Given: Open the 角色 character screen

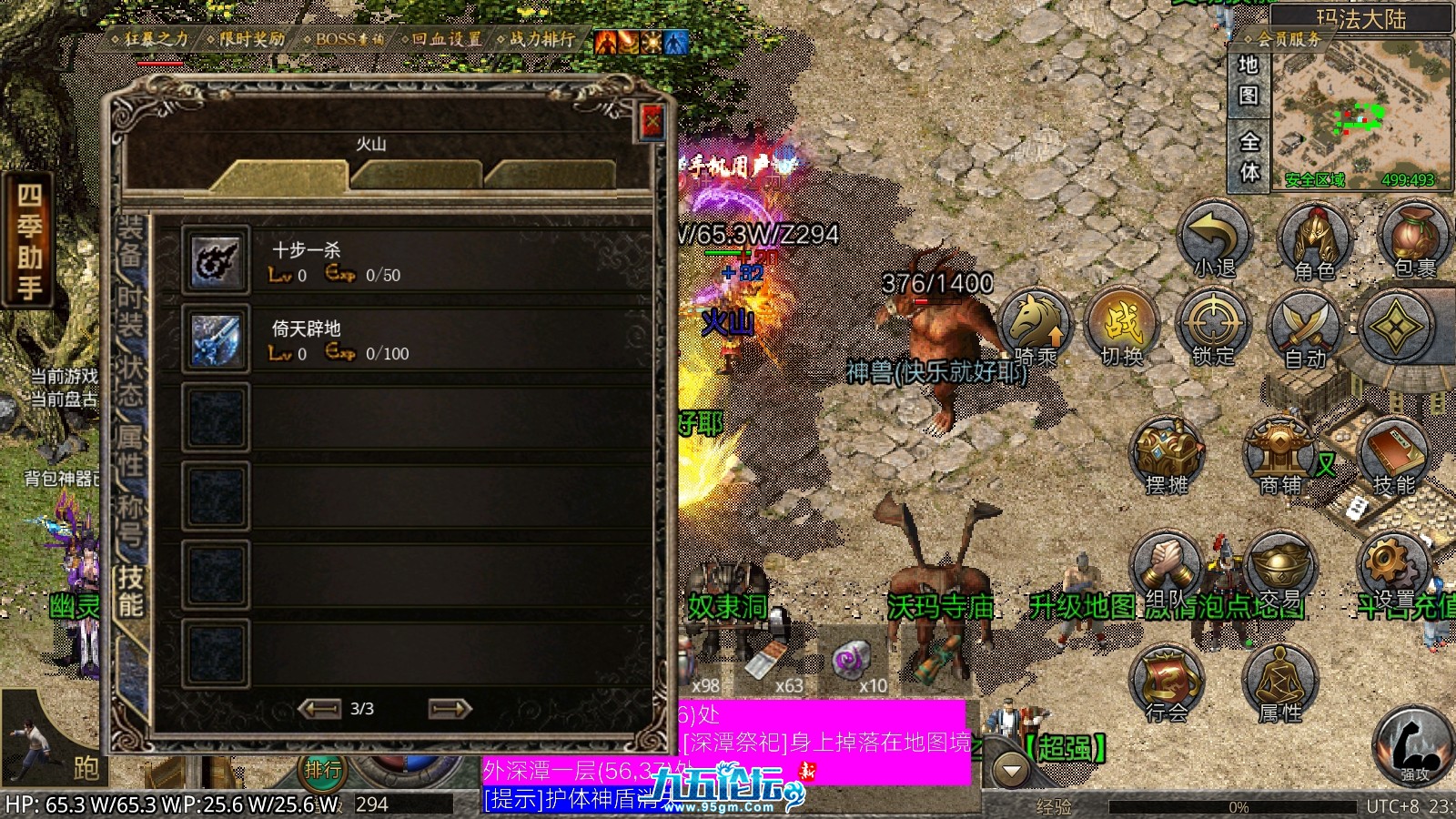Looking at the screenshot, I should pyautogui.click(x=1313, y=238).
